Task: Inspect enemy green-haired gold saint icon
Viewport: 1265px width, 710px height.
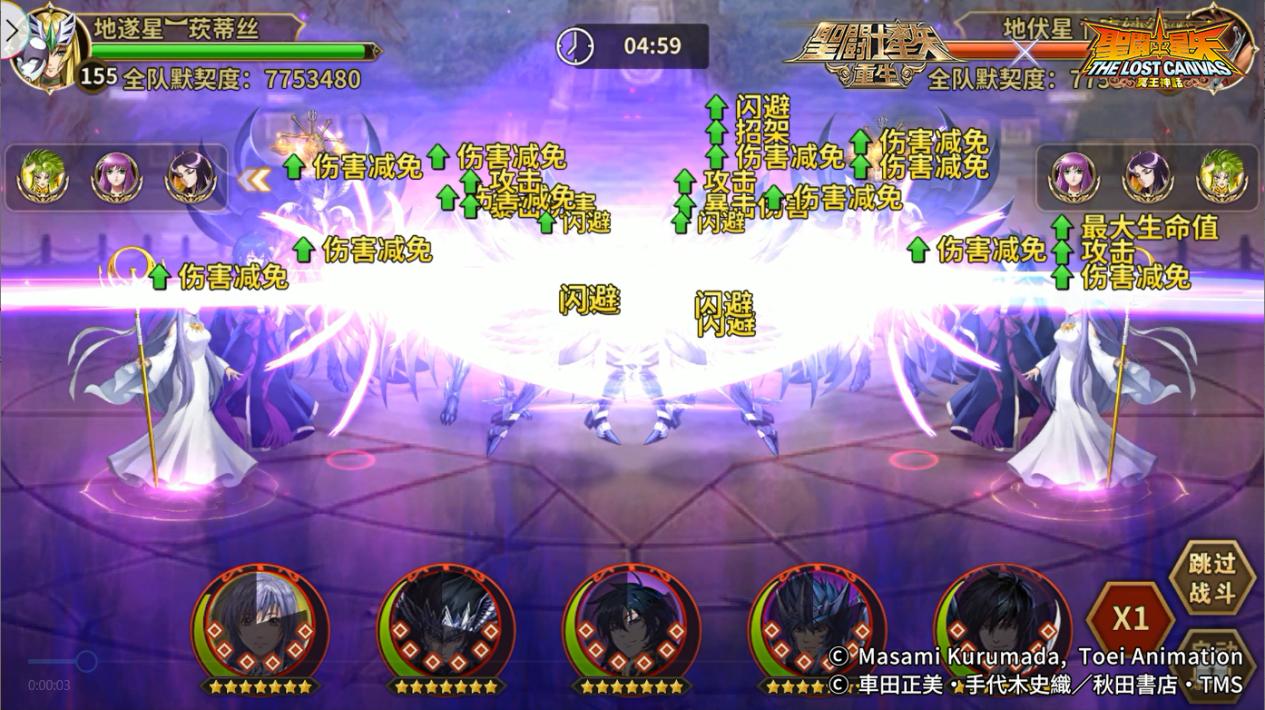Action: pos(1220,177)
